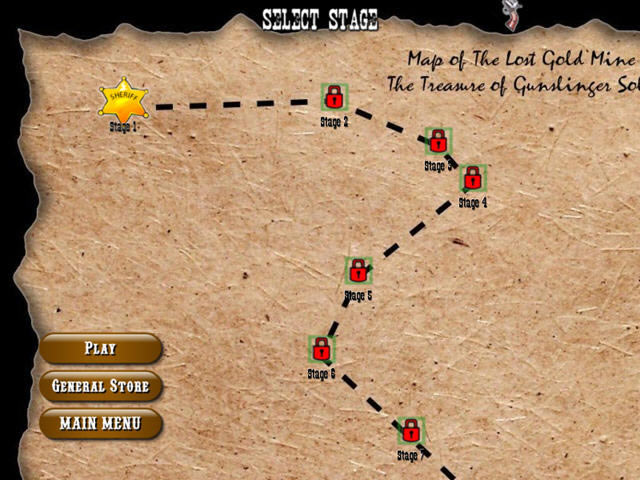Choose the locked Stage 5 padlock

358,270
